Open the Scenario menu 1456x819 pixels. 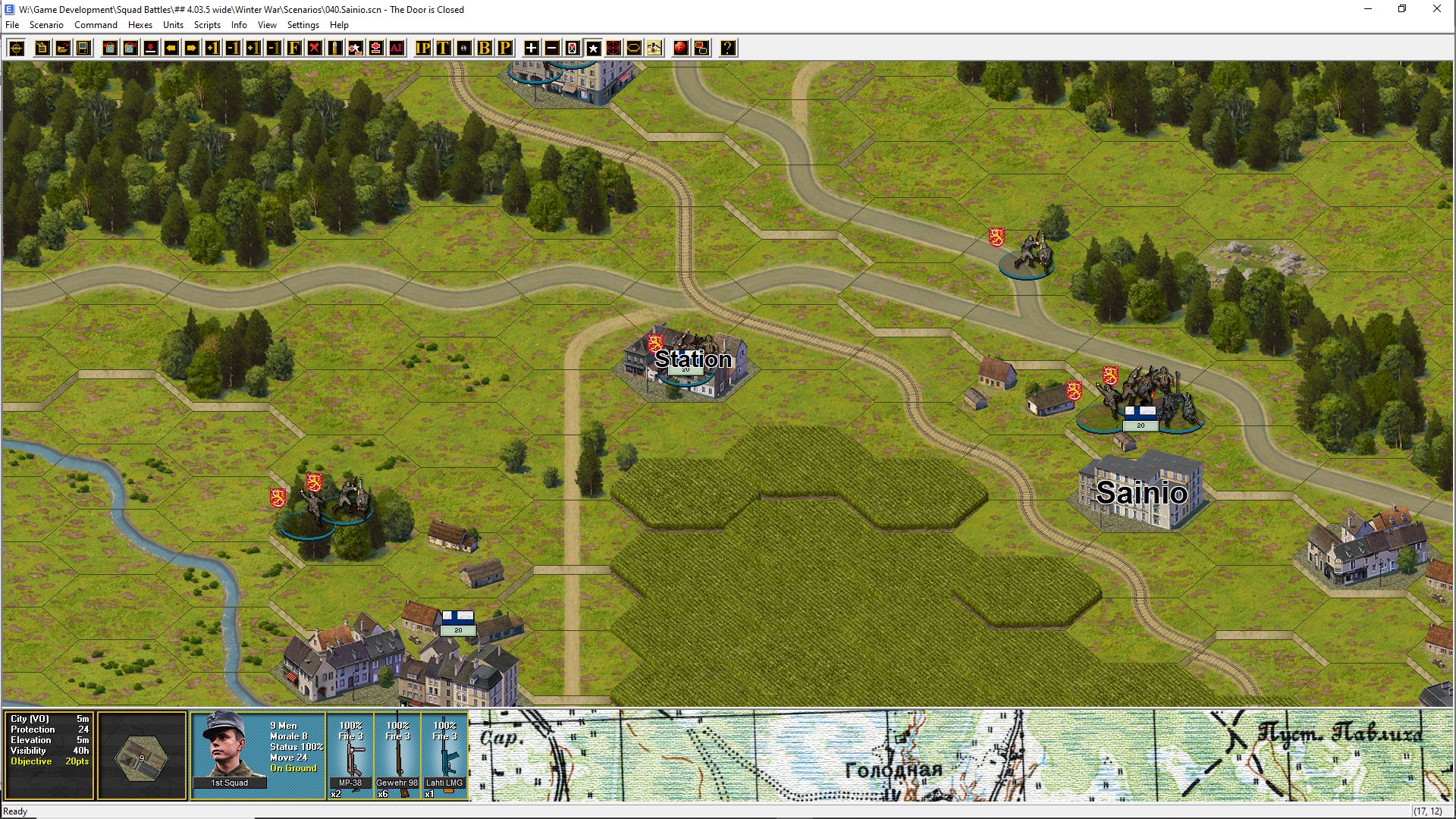(46, 25)
